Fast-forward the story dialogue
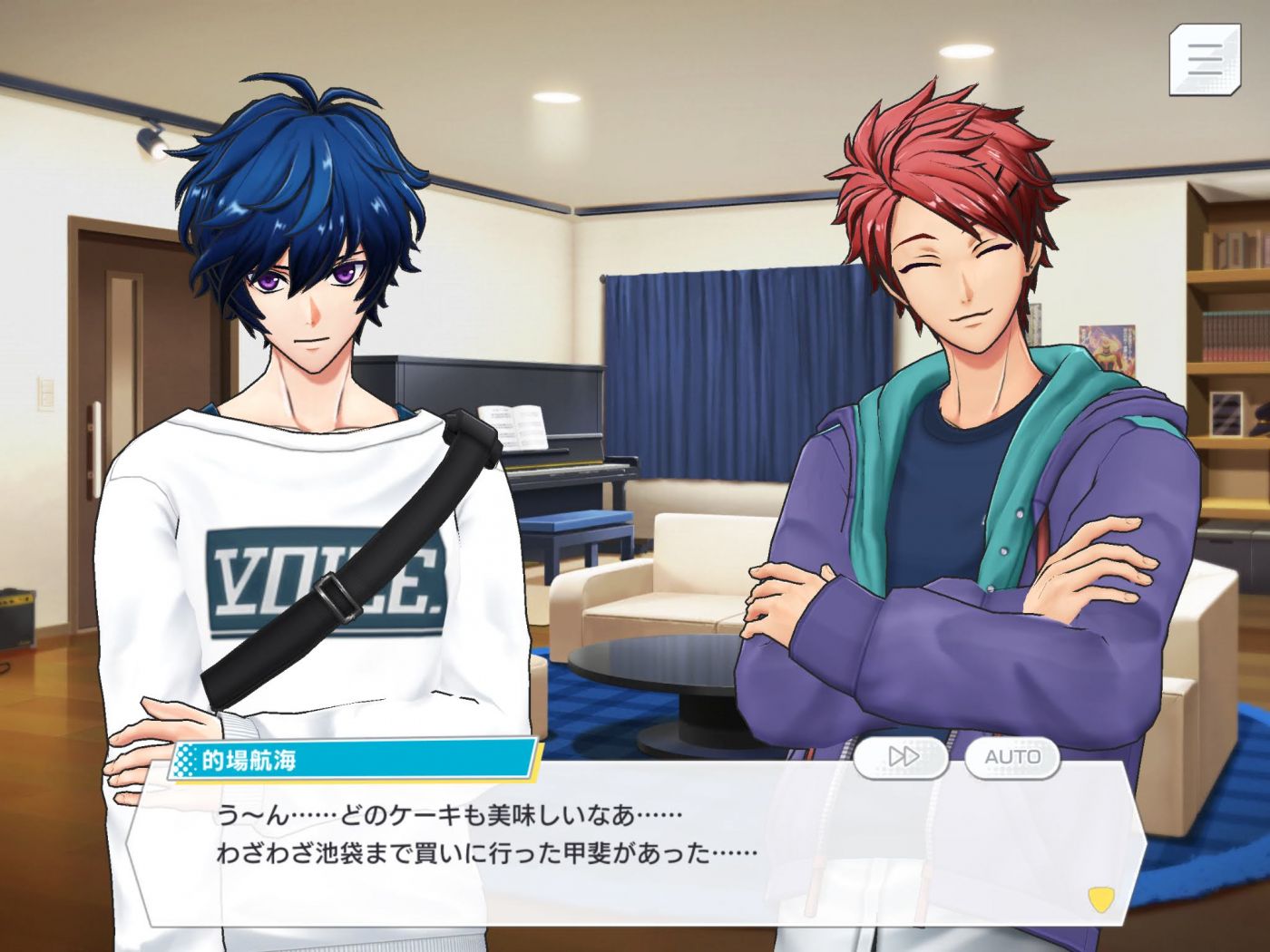 tap(902, 757)
